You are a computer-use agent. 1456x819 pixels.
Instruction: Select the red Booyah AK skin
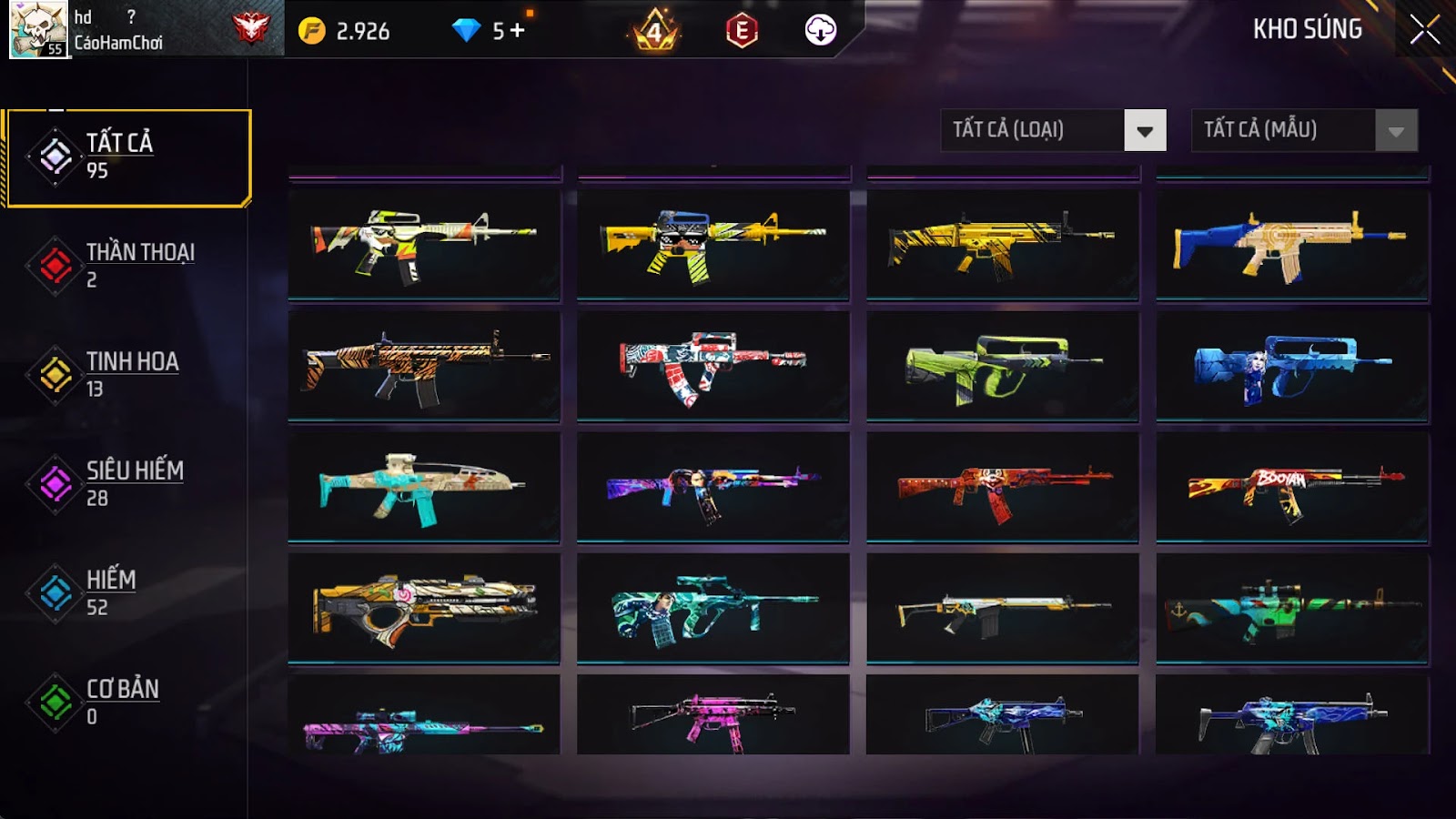point(1292,488)
